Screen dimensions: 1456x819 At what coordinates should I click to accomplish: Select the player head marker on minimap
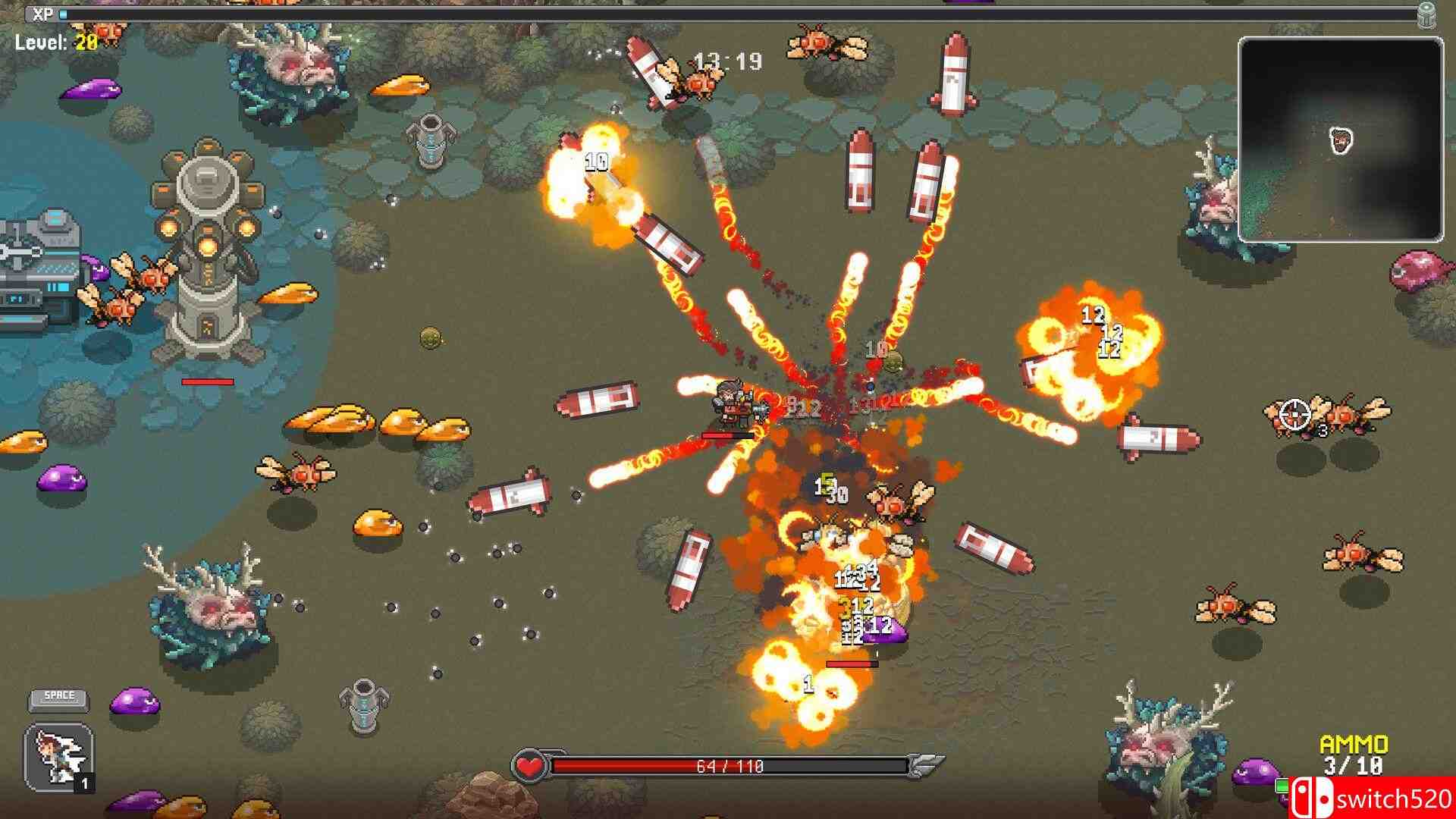1341,140
